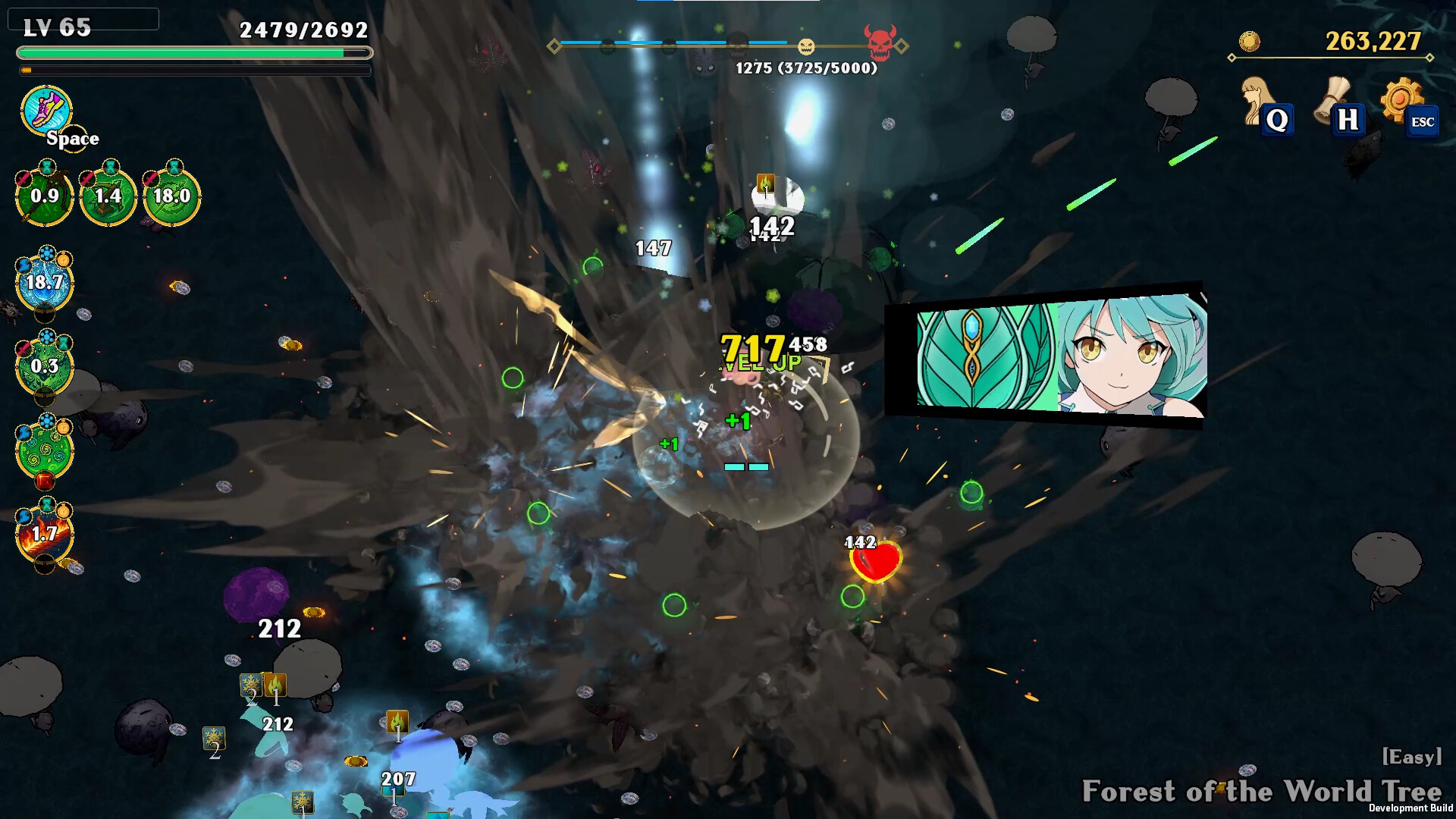Toggle the hourglass badge on the fire skill
1456x819 pixels.
pos(48,504)
